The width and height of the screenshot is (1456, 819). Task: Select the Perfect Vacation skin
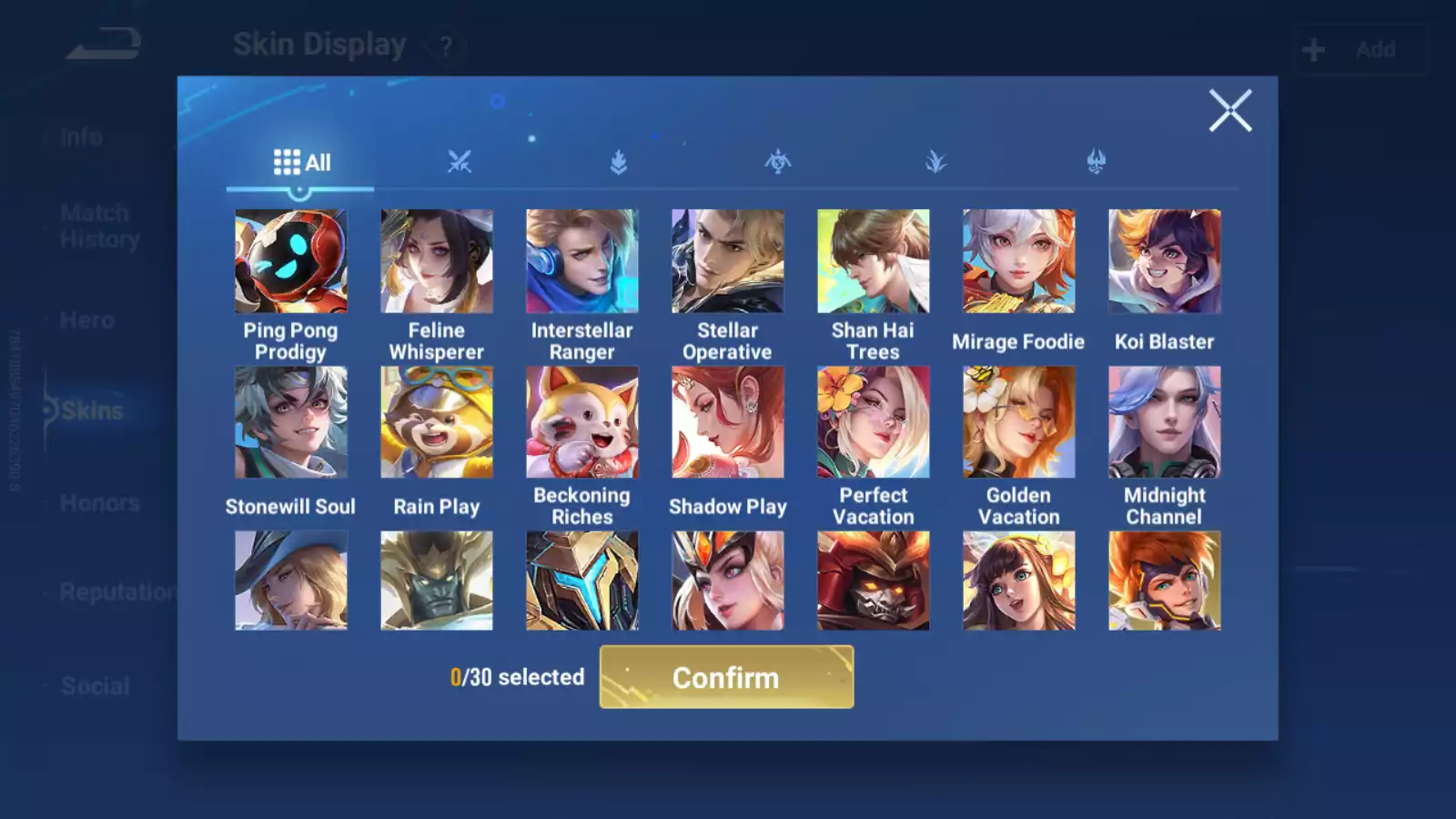click(x=873, y=422)
